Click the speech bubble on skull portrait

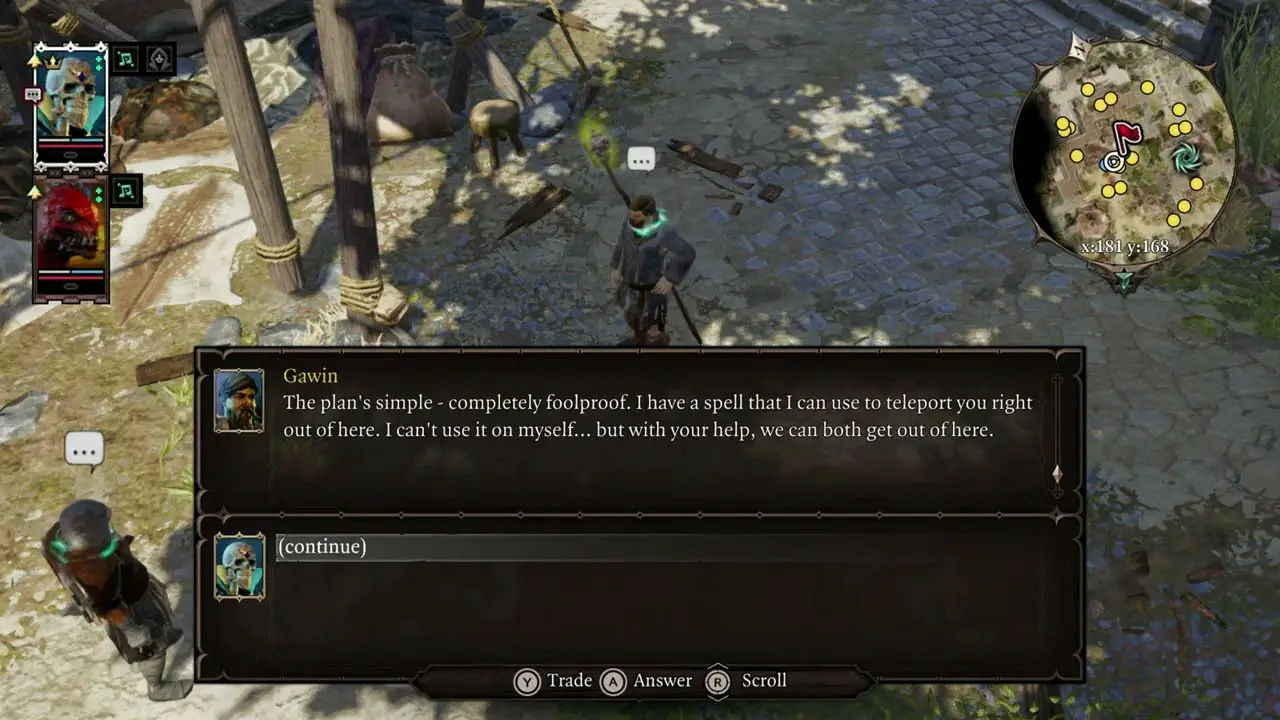click(x=32, y=94)
